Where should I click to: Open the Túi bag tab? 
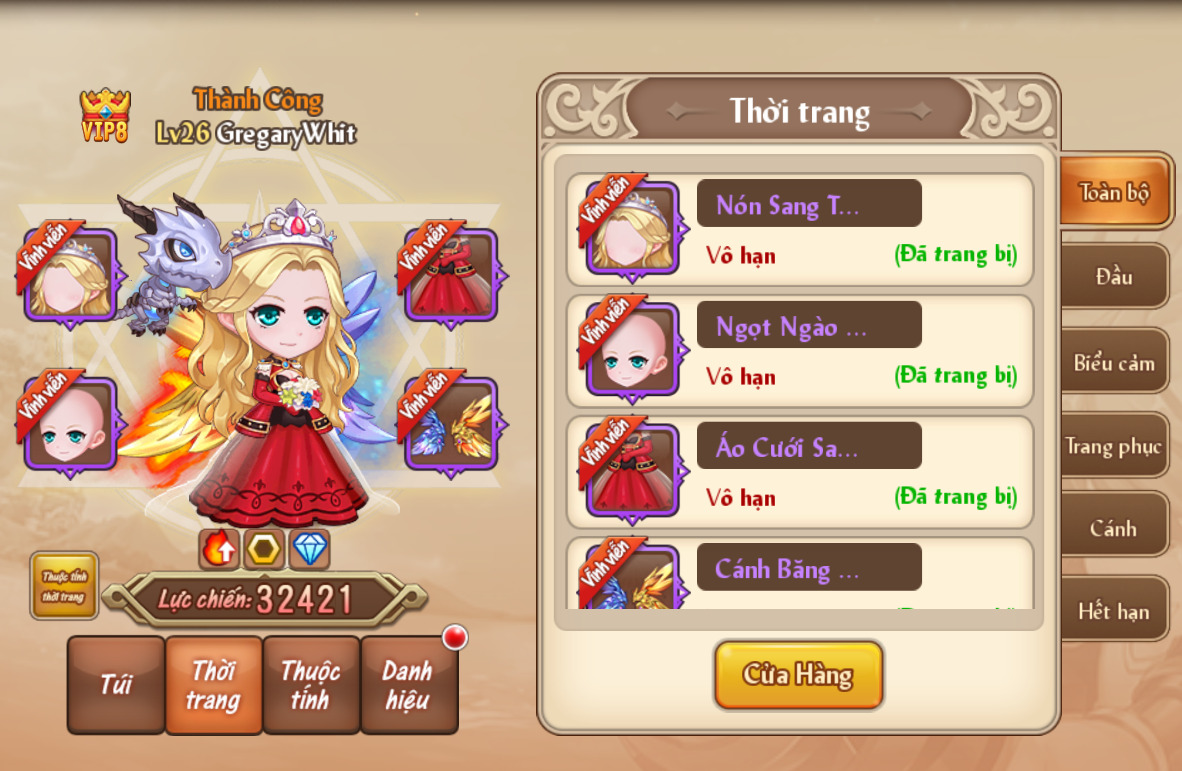116,685
